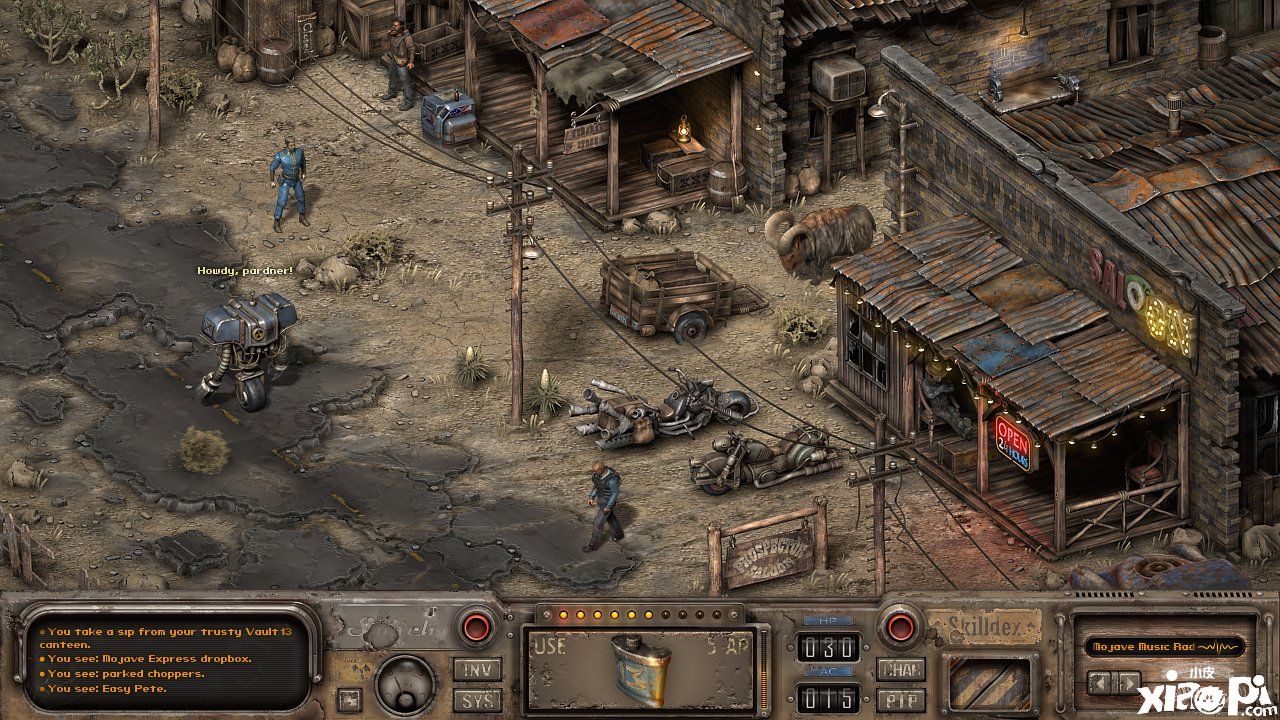Open the inventory with the INV button
This screenshot has height=720, width=1280.
click(477, 669)
